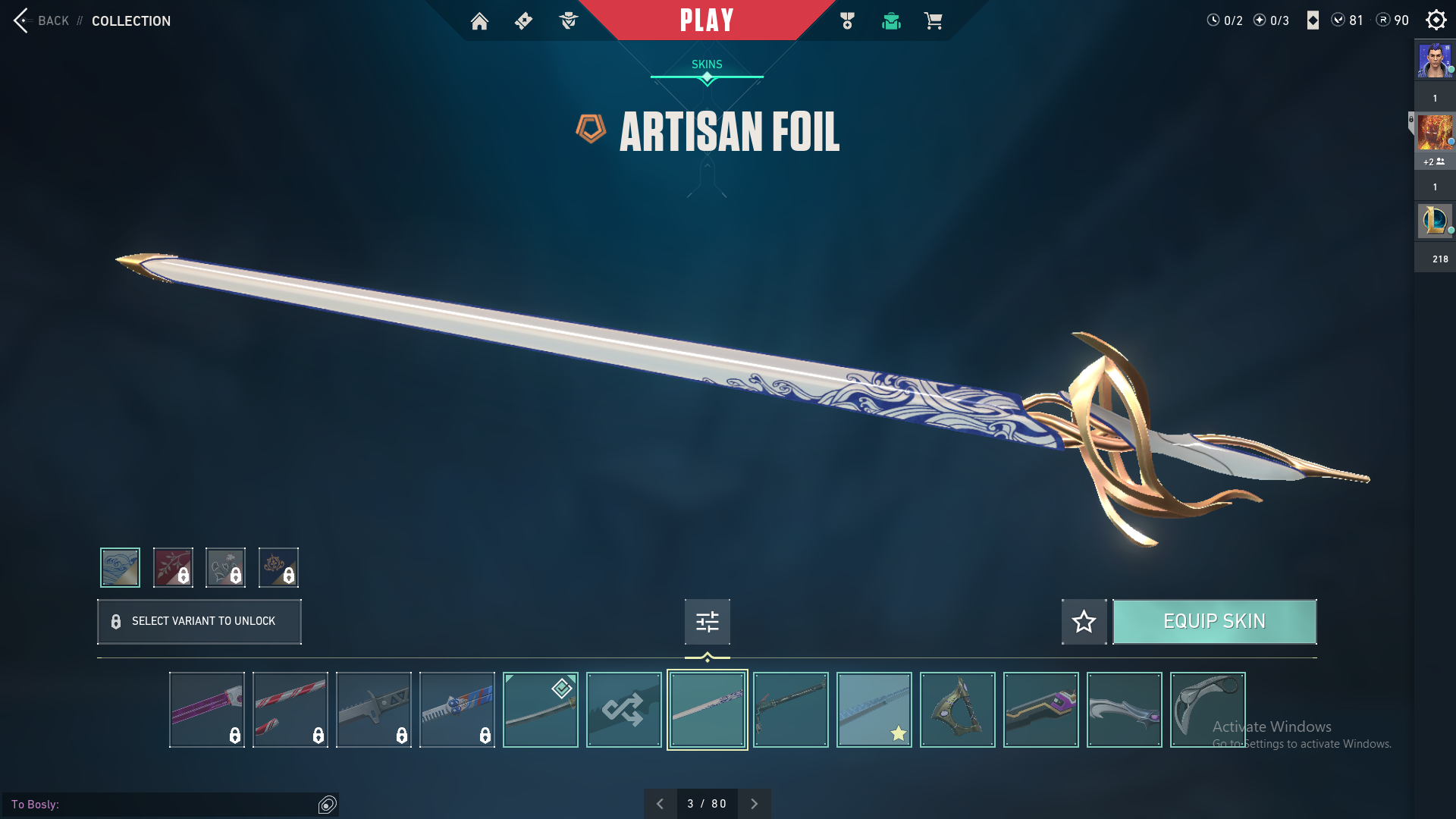The image size is (1456, 819).
Task: Click Select Variant to Unlock
Action: tap(199, 622)
